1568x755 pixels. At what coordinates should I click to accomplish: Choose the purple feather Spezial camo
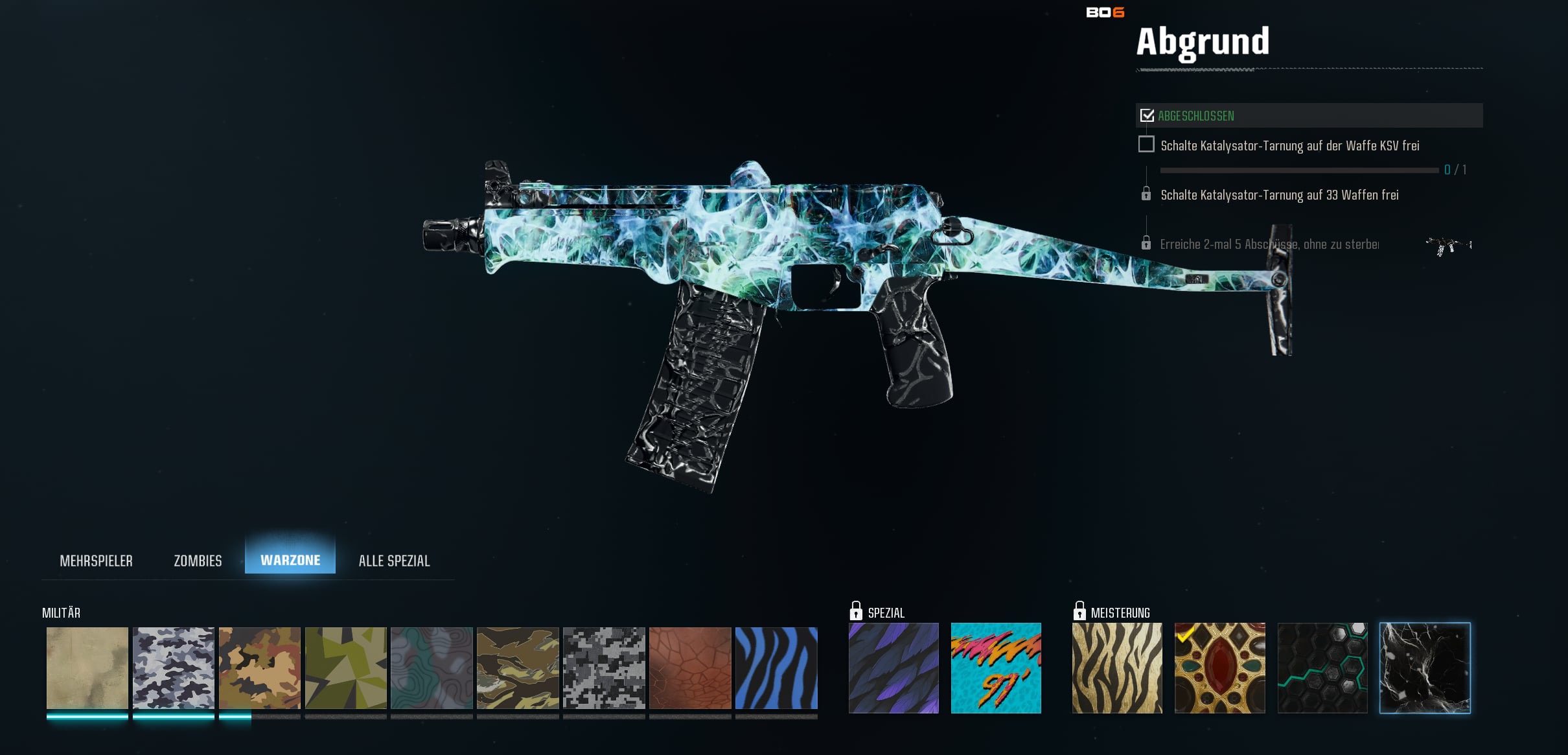point(894,668)
